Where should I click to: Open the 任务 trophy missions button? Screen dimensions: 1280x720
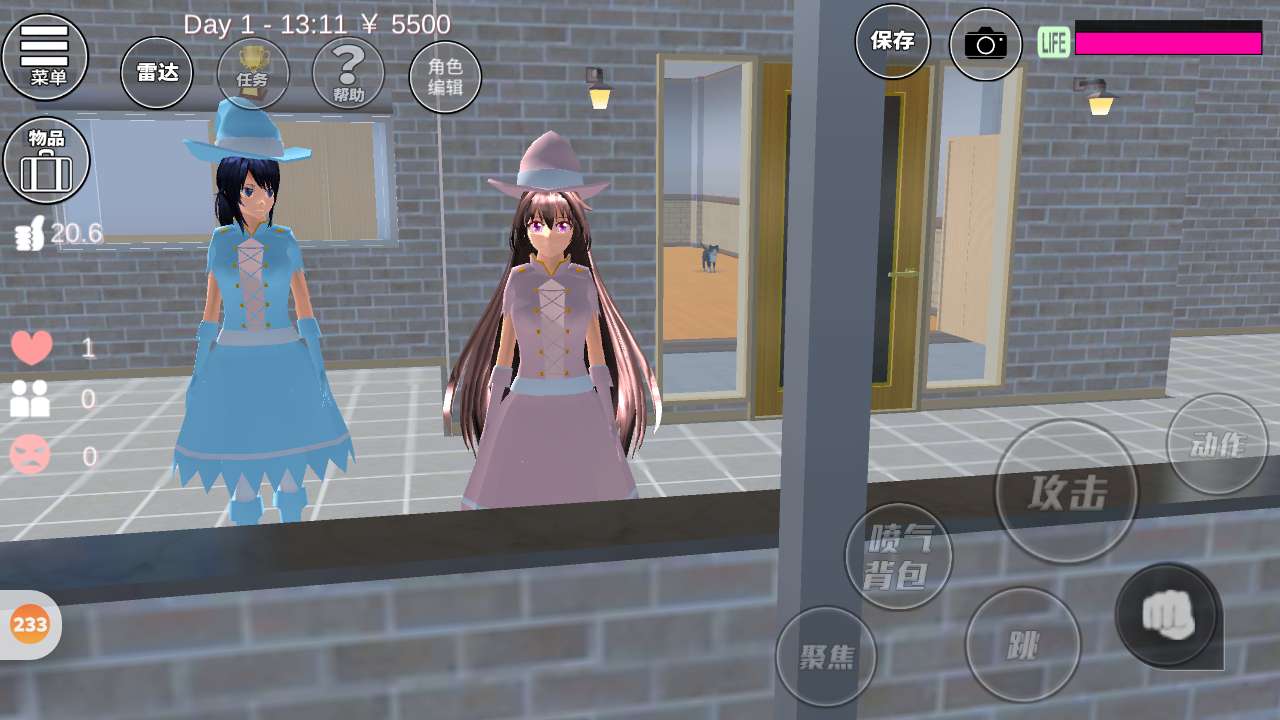tap(253, 73)
